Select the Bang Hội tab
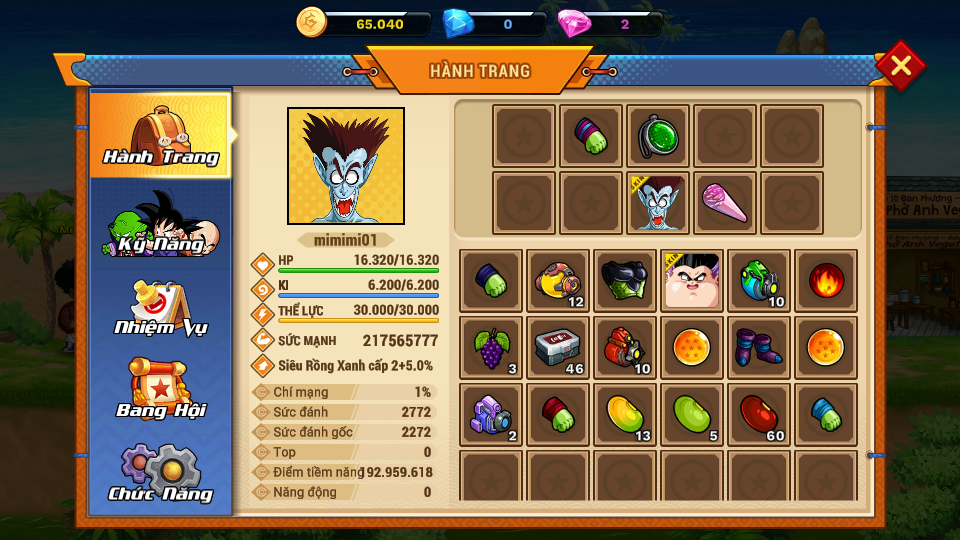This screenshot has width=960, height=540. pos(160,391)
